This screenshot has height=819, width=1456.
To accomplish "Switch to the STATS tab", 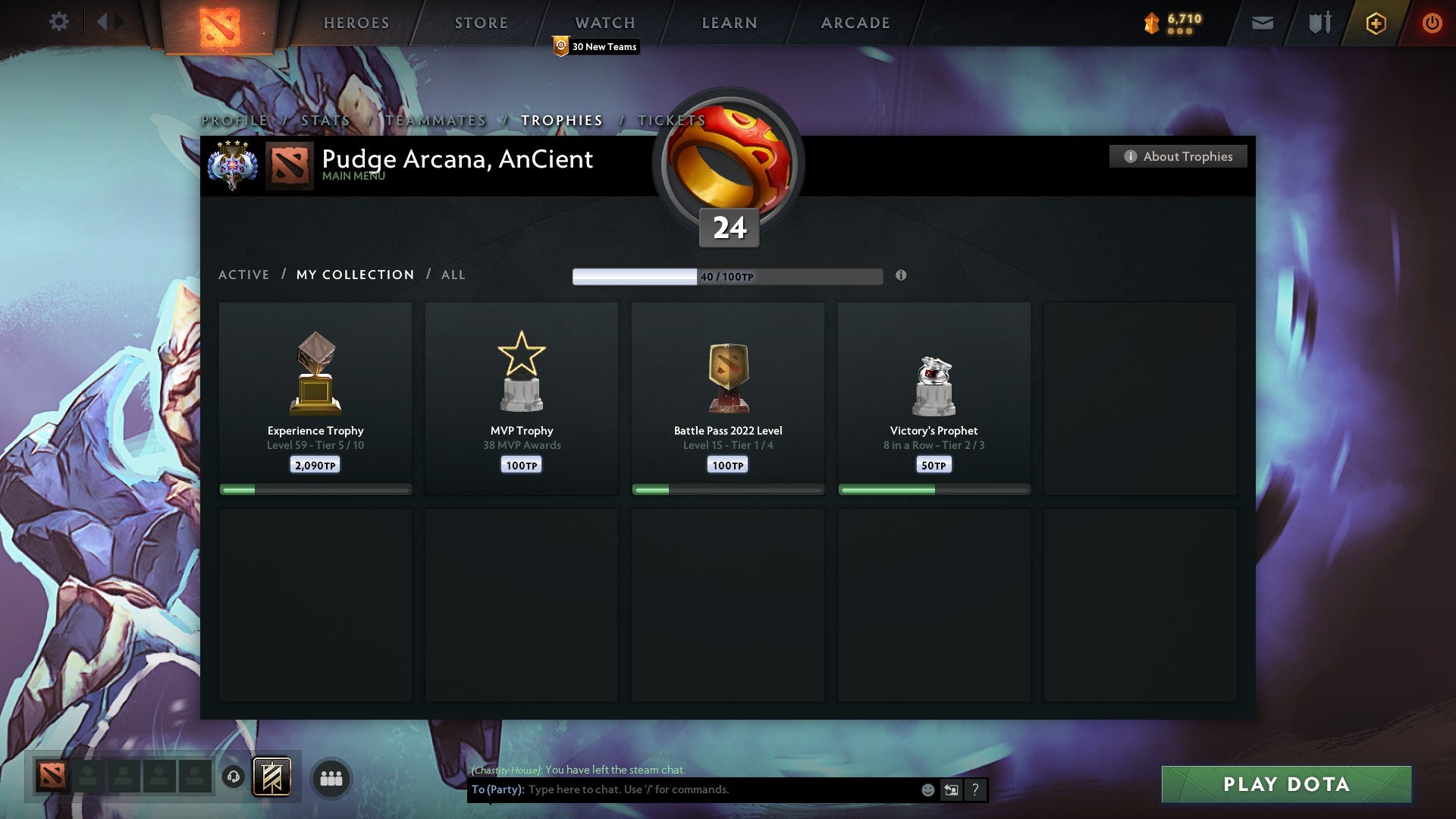I will click(325, 120).
